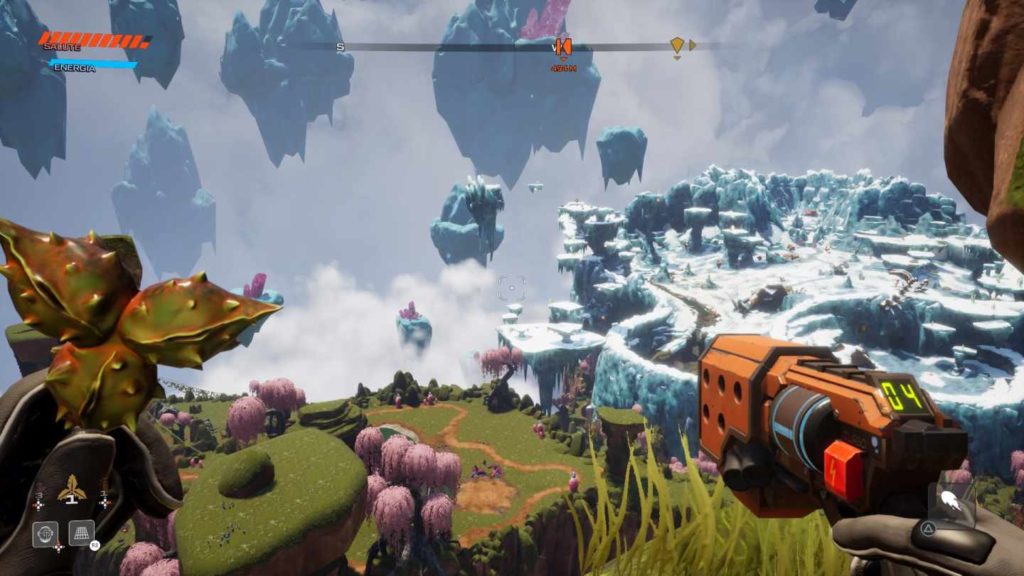Screen dimensions: 1024x576
Task: Activate the round scanner visor icon
Action: point(44,533)
